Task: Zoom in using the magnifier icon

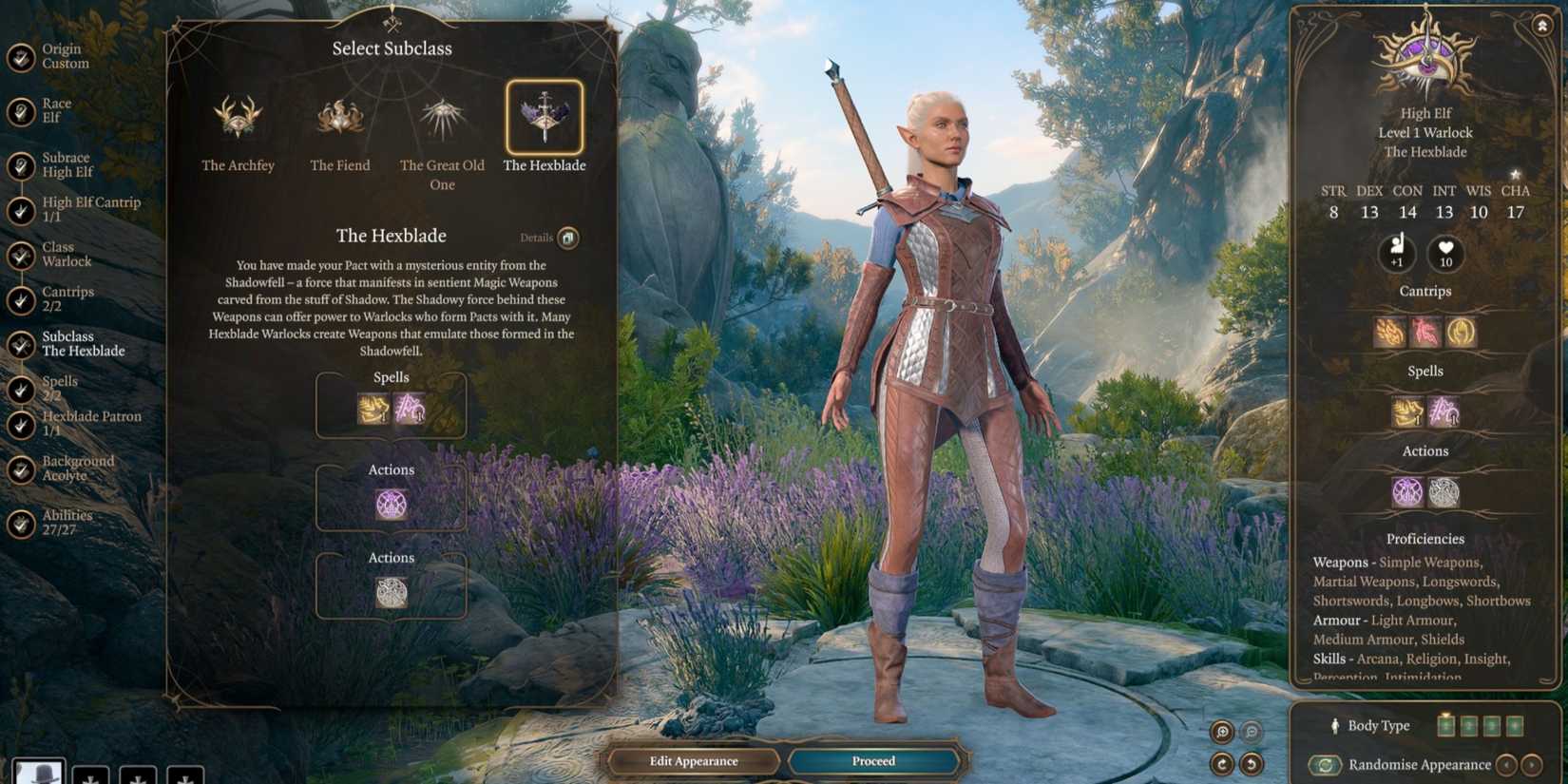Action: (x=1223, y=731)
